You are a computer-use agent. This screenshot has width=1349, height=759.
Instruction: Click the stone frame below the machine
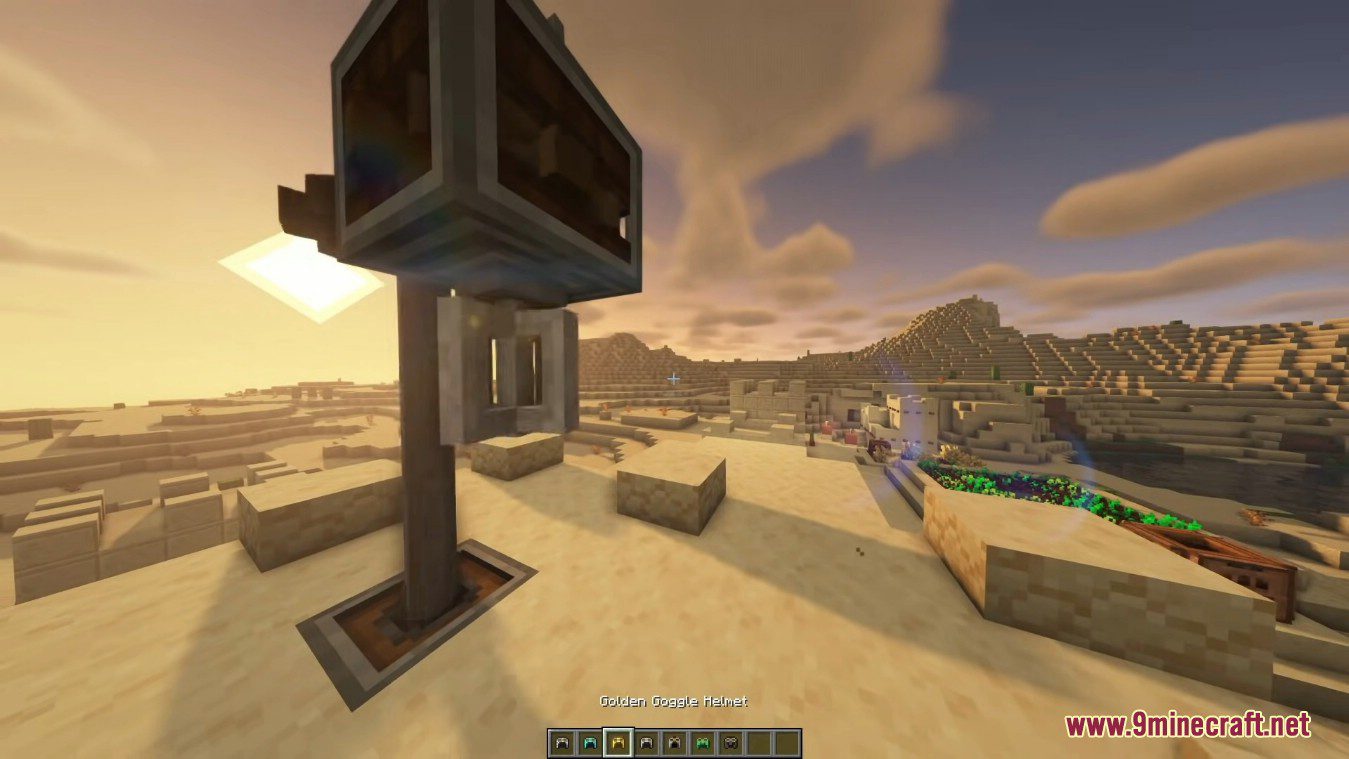click(x=510, y=370)
